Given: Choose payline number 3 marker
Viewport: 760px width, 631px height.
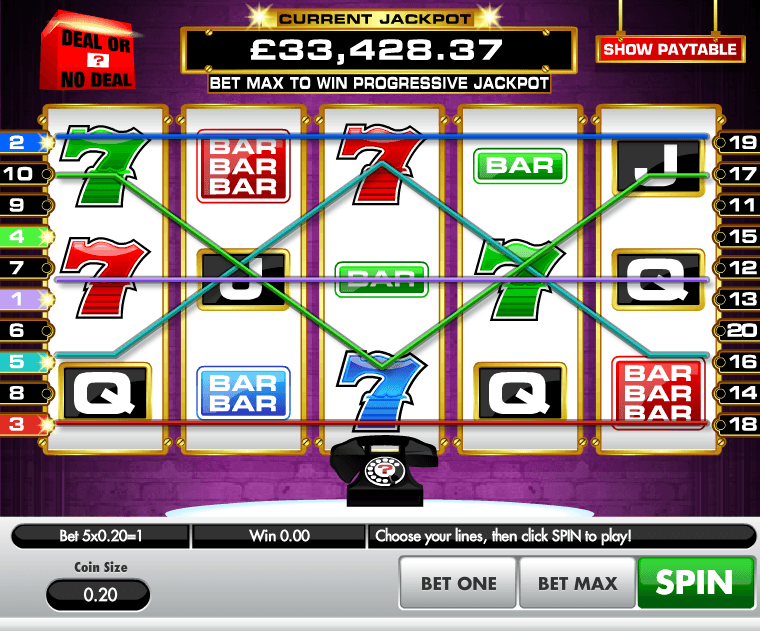Looking at the screenshot, I should [18, 424].
